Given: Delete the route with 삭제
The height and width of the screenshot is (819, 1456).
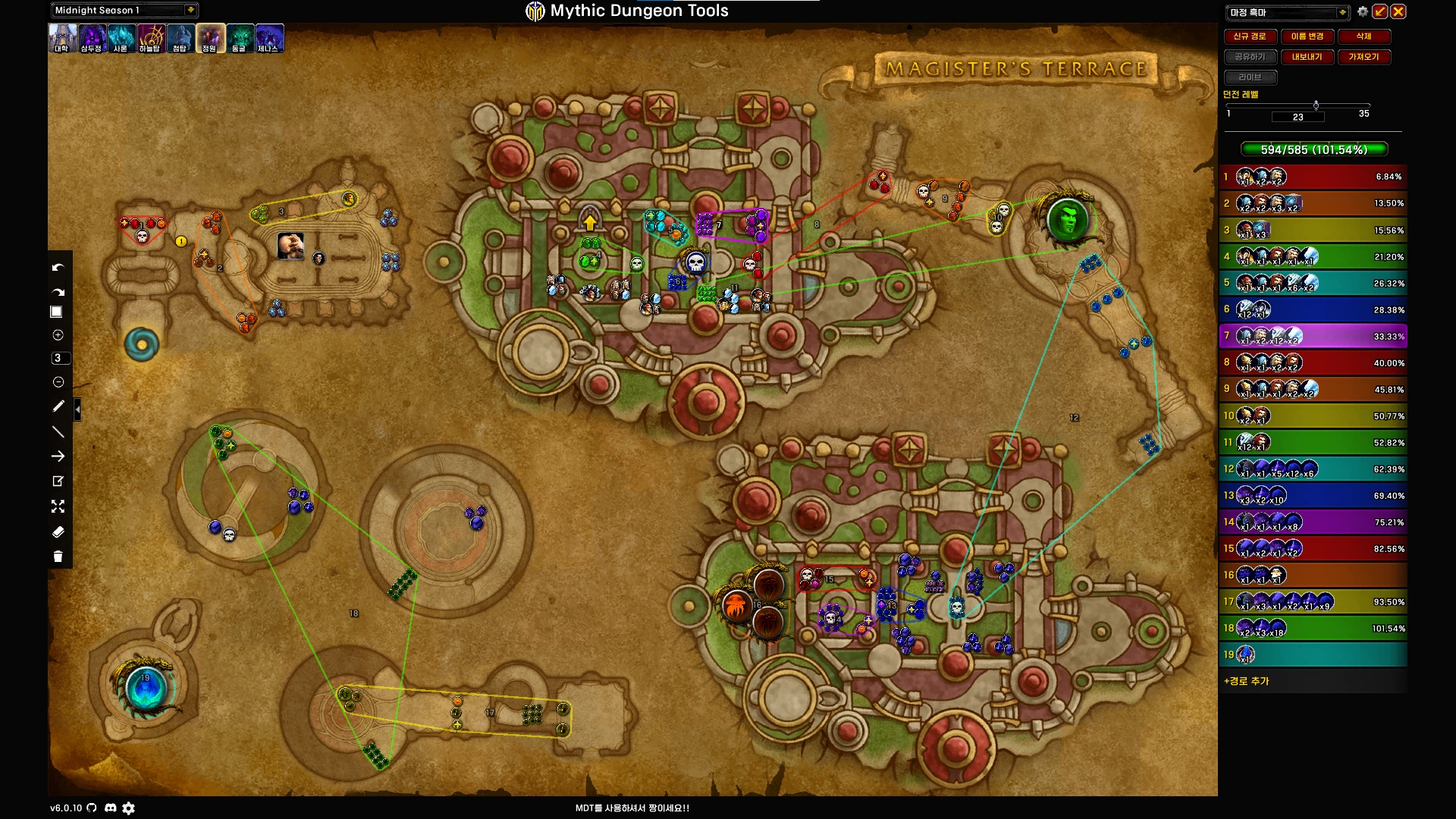Looking at the screenshot, I should [1363, 36].
